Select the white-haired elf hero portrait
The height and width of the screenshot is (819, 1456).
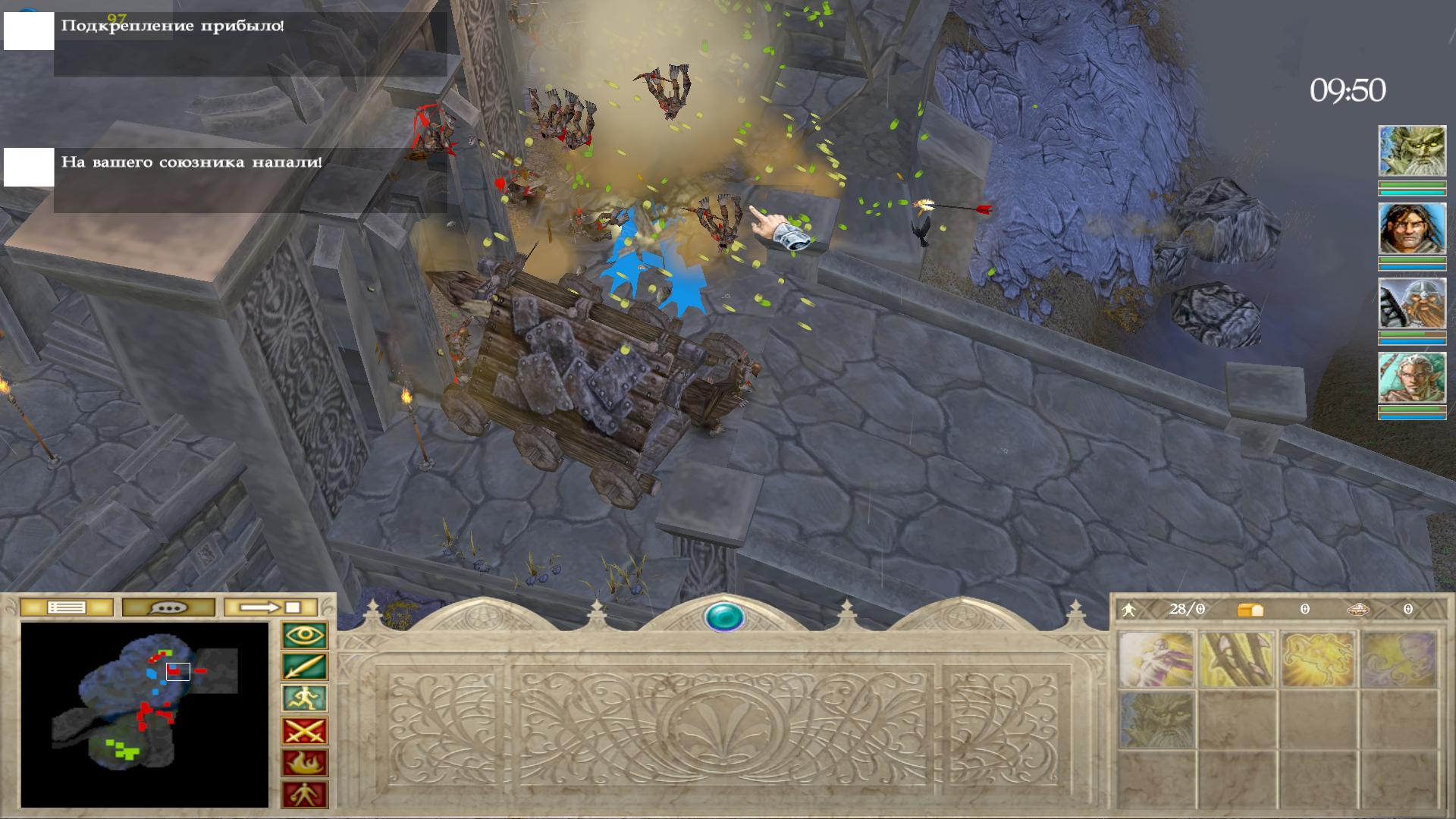click(1411, 378)
